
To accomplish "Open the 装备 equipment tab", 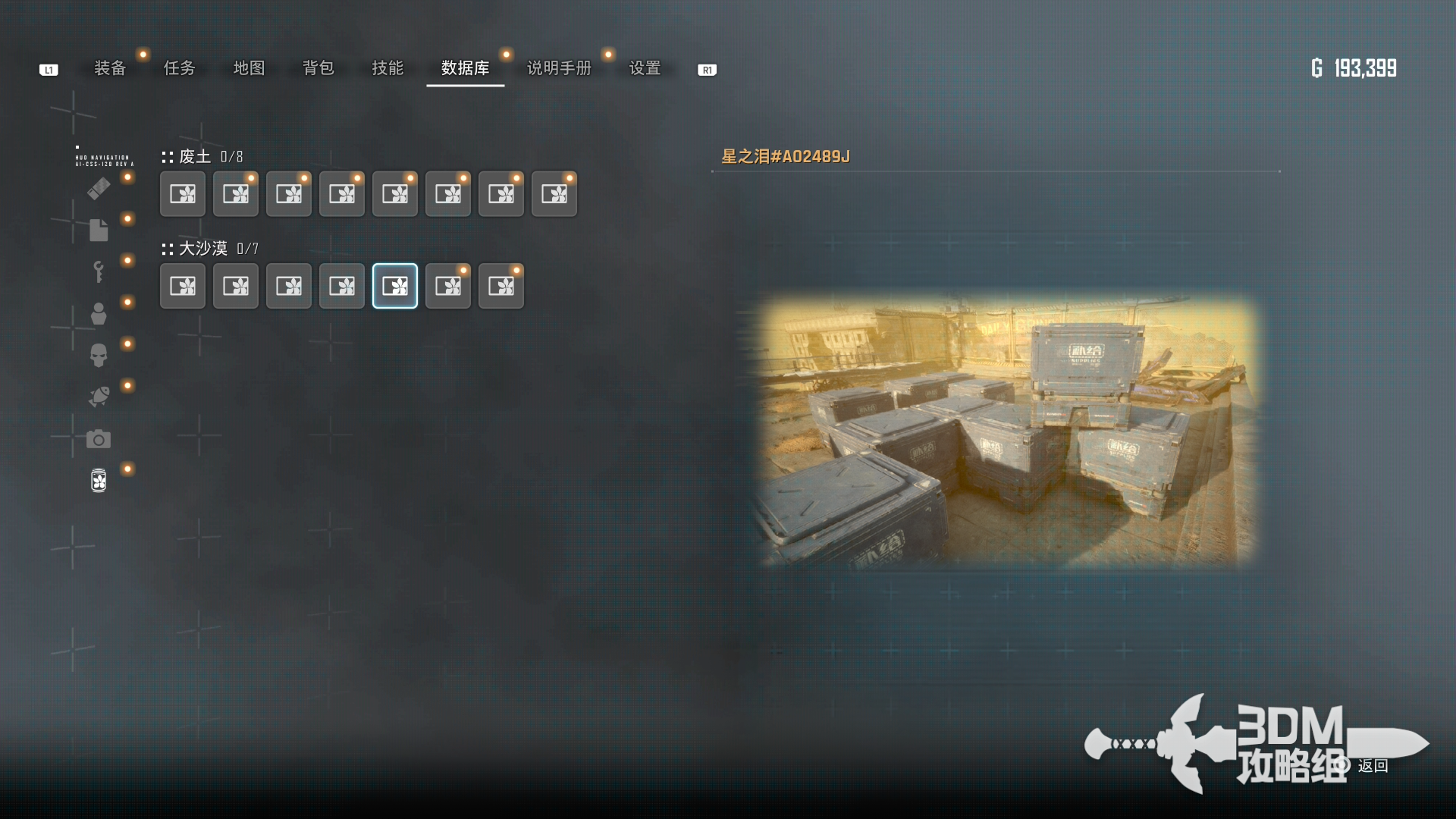I will tap(110, 68).
